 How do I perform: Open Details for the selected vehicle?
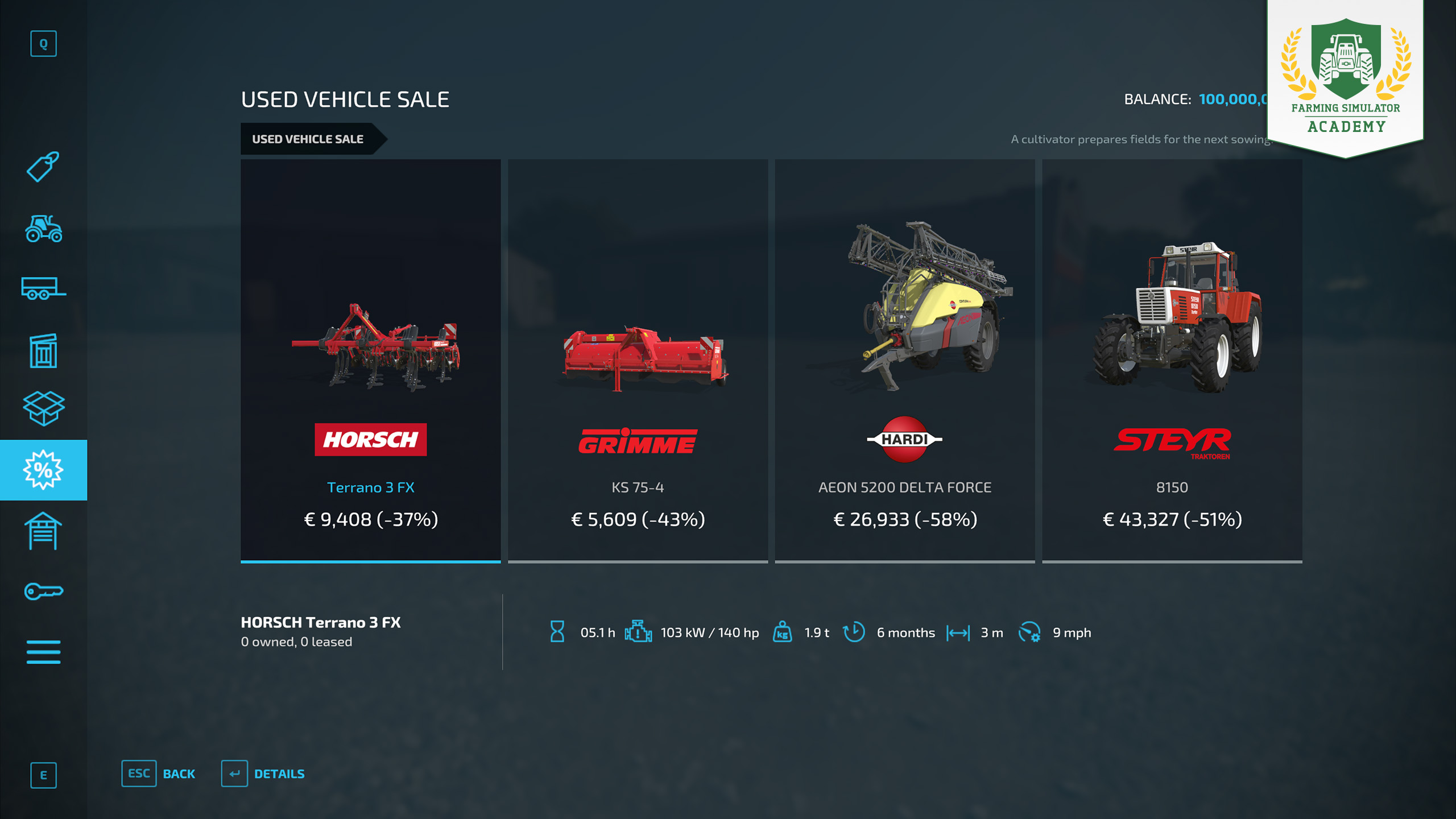tap(263, 773)
